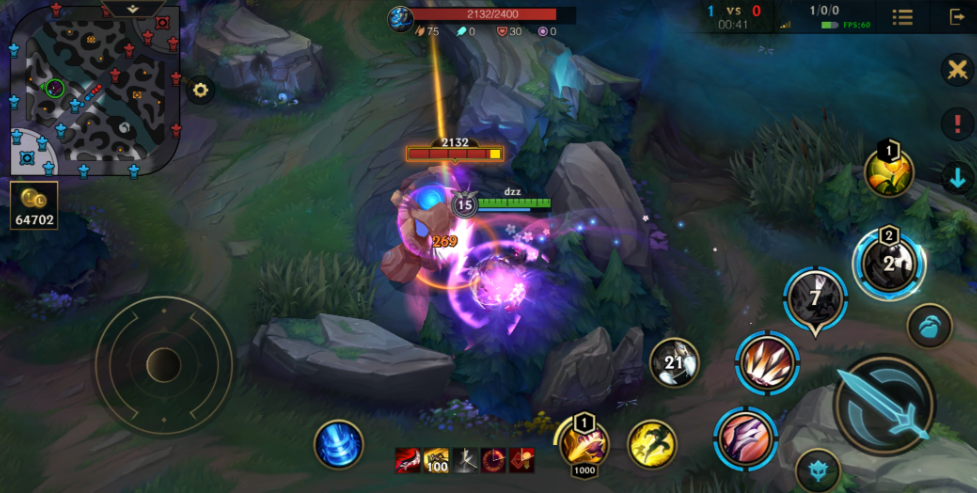Activate the blue recall button
The width and height of the screenshot is (977, 493).
(x=338, y=444)
